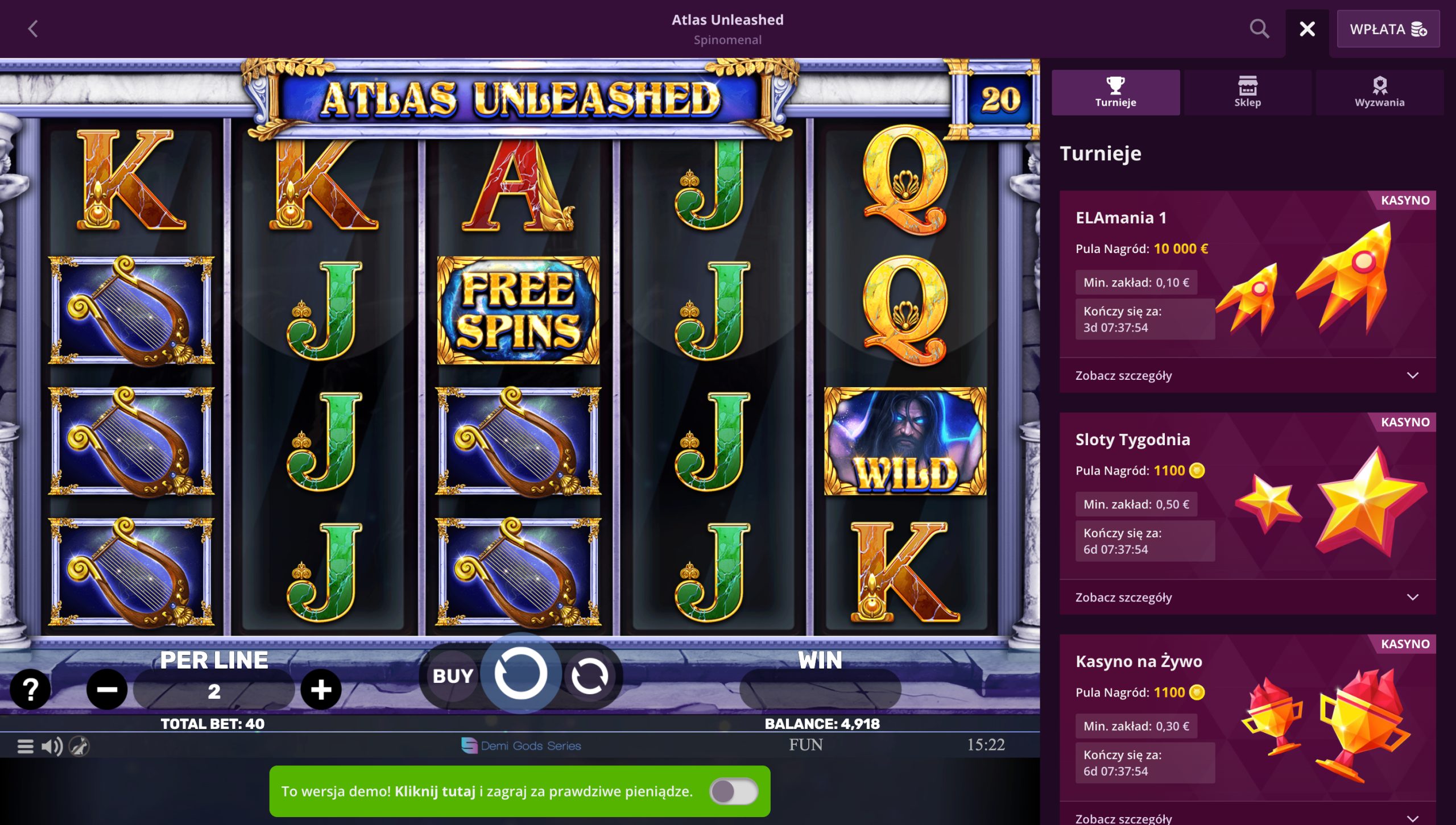Open the WPŁATA deposit button

coord(1388,30)
